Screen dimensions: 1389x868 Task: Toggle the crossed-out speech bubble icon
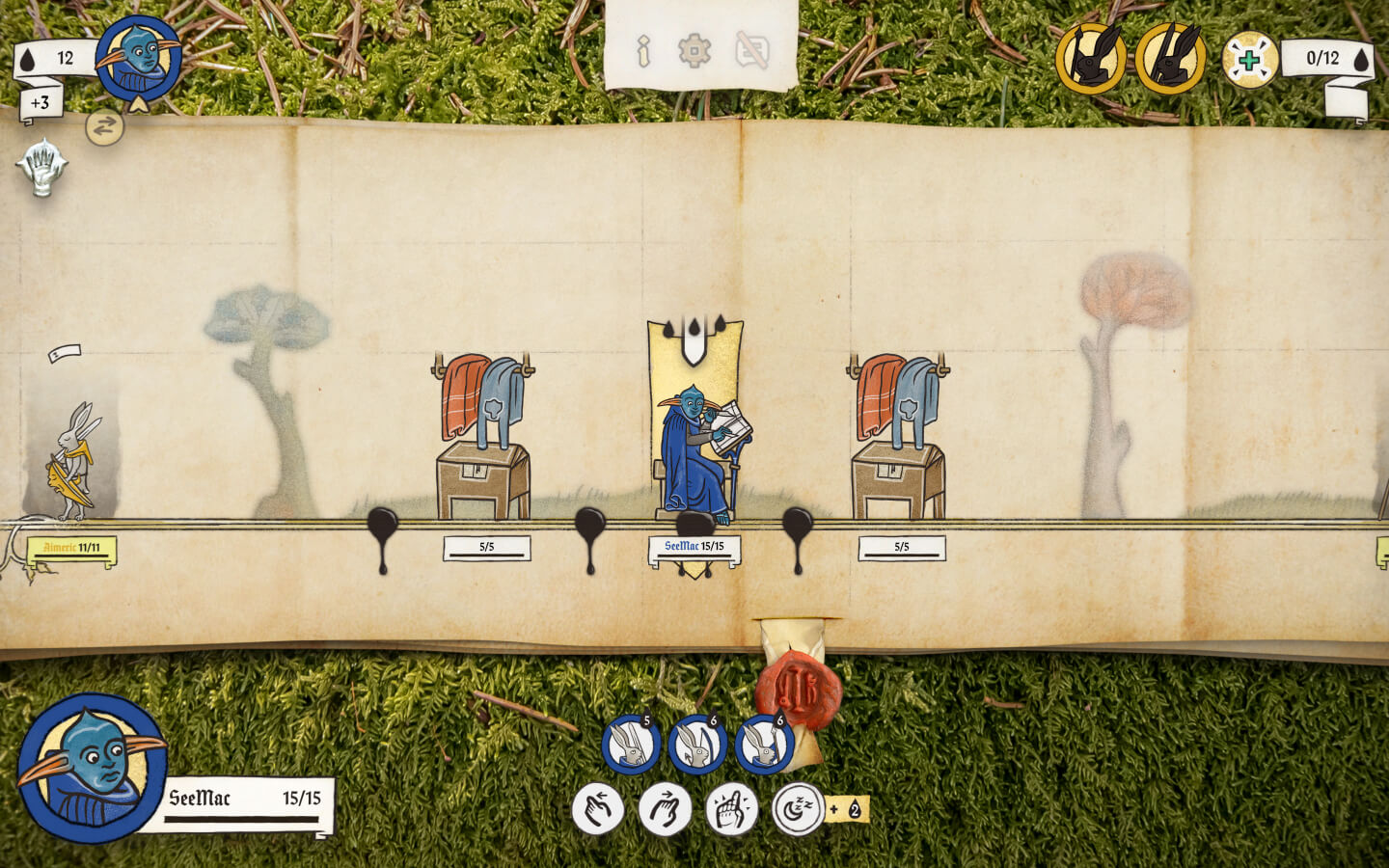752,50
